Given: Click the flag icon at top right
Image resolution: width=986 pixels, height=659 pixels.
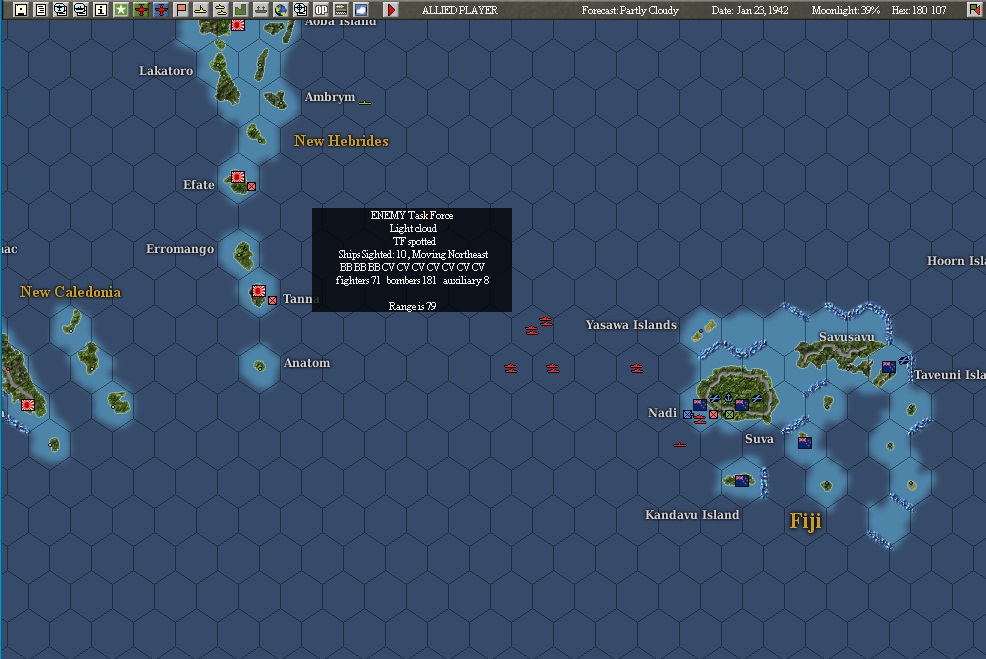Looking at the screenshot, I should pyautogui.click(x=974, y=10).
